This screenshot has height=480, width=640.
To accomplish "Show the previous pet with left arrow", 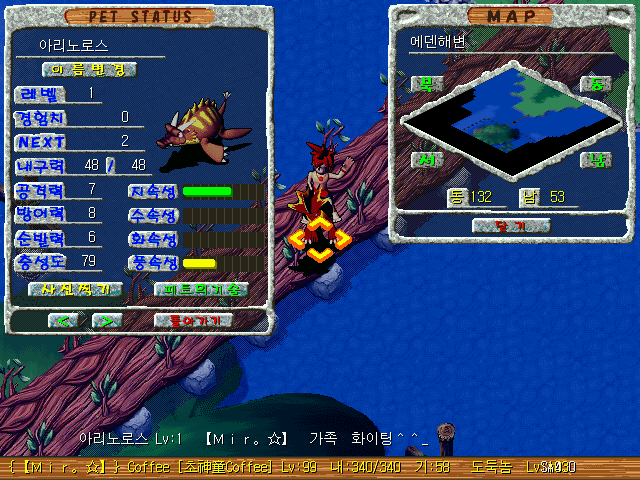I will click(x=64, y=321).
